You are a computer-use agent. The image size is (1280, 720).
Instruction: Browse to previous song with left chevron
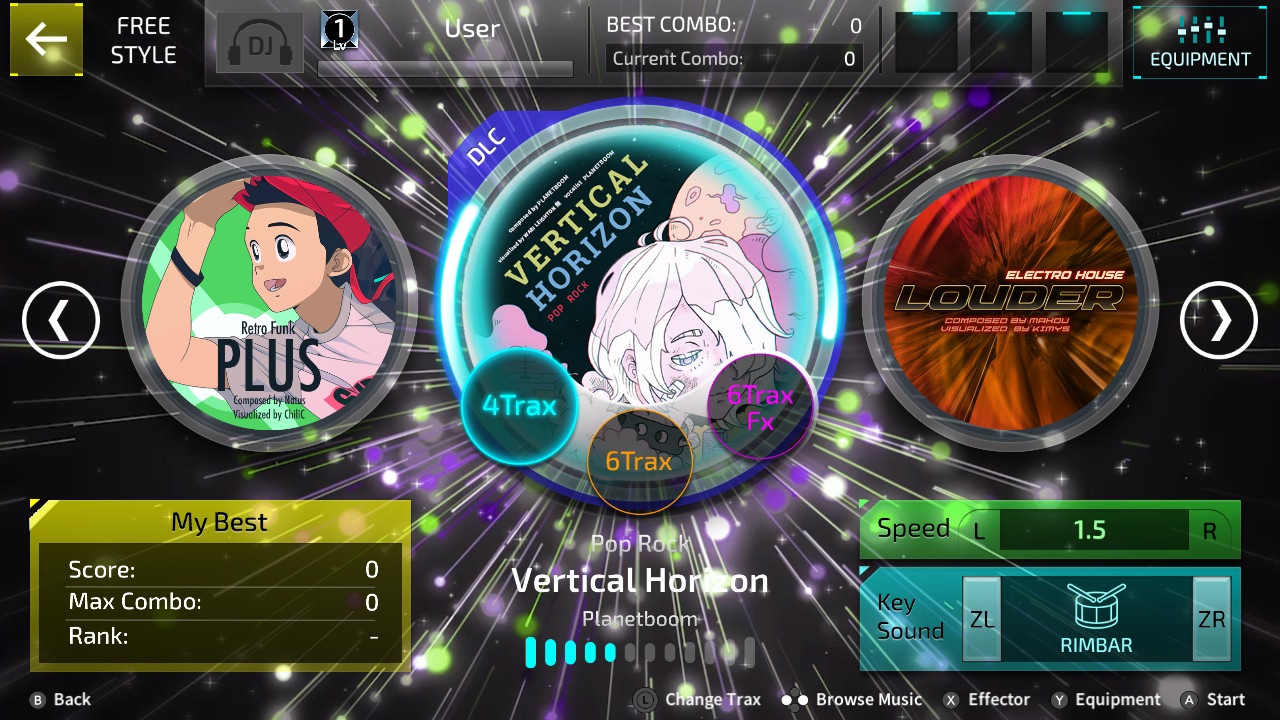click(x=61, y=321)
